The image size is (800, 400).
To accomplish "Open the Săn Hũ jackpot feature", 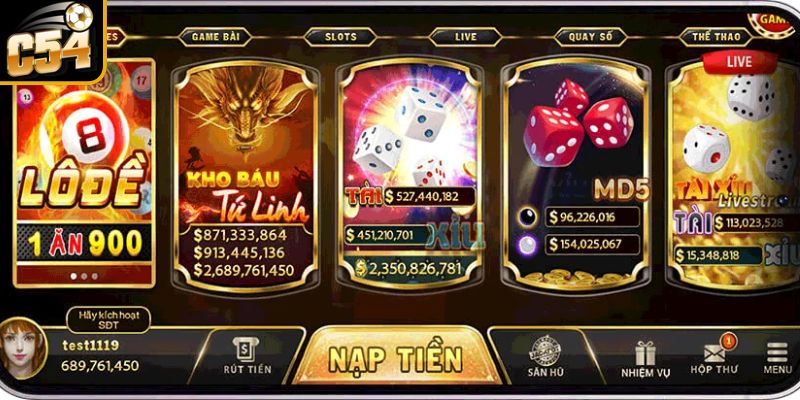I will 546,357.
